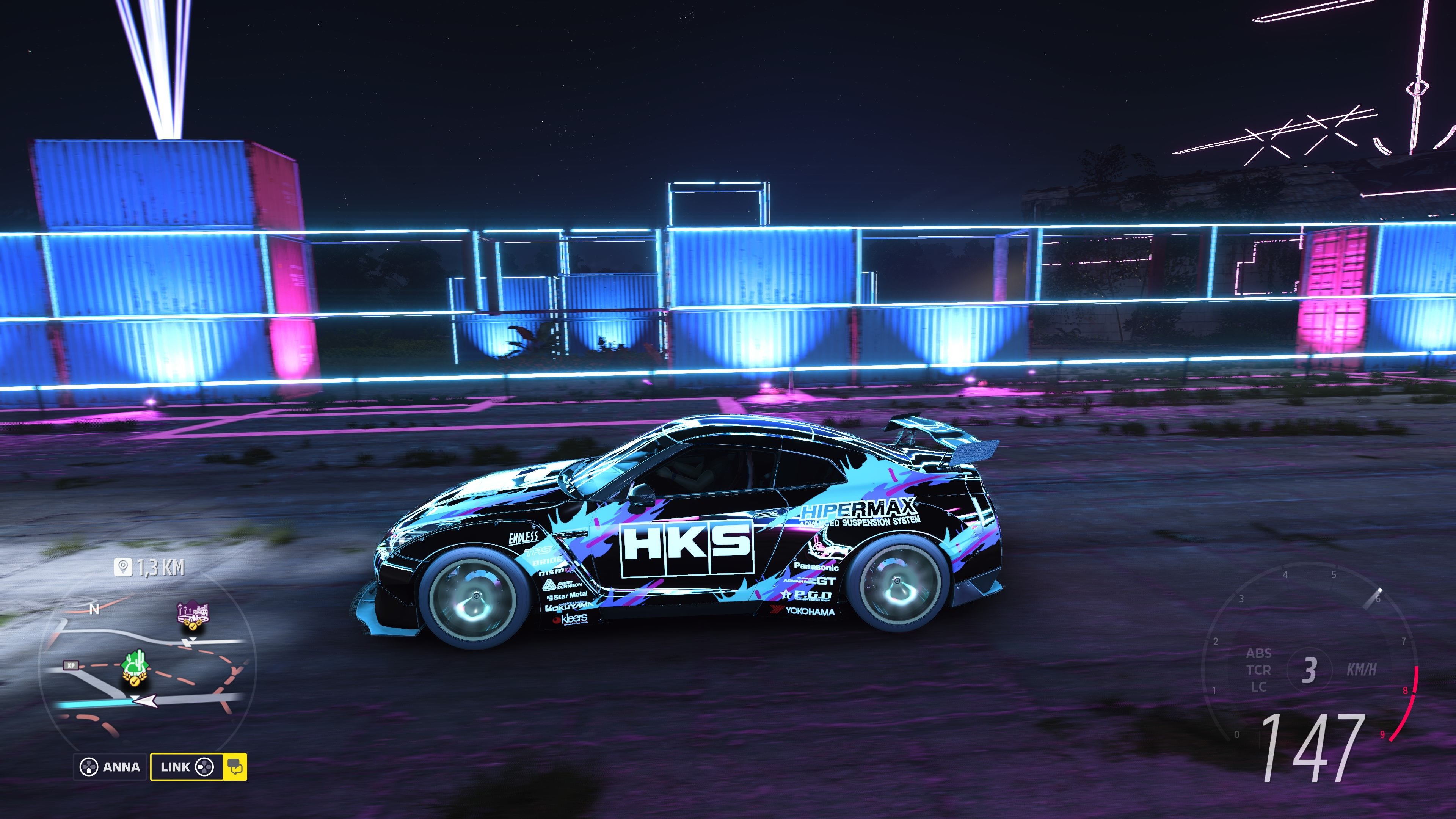The image size is (1456, 819).
Task: Select the yellow chat message icon
Action: tap(237, 767)
